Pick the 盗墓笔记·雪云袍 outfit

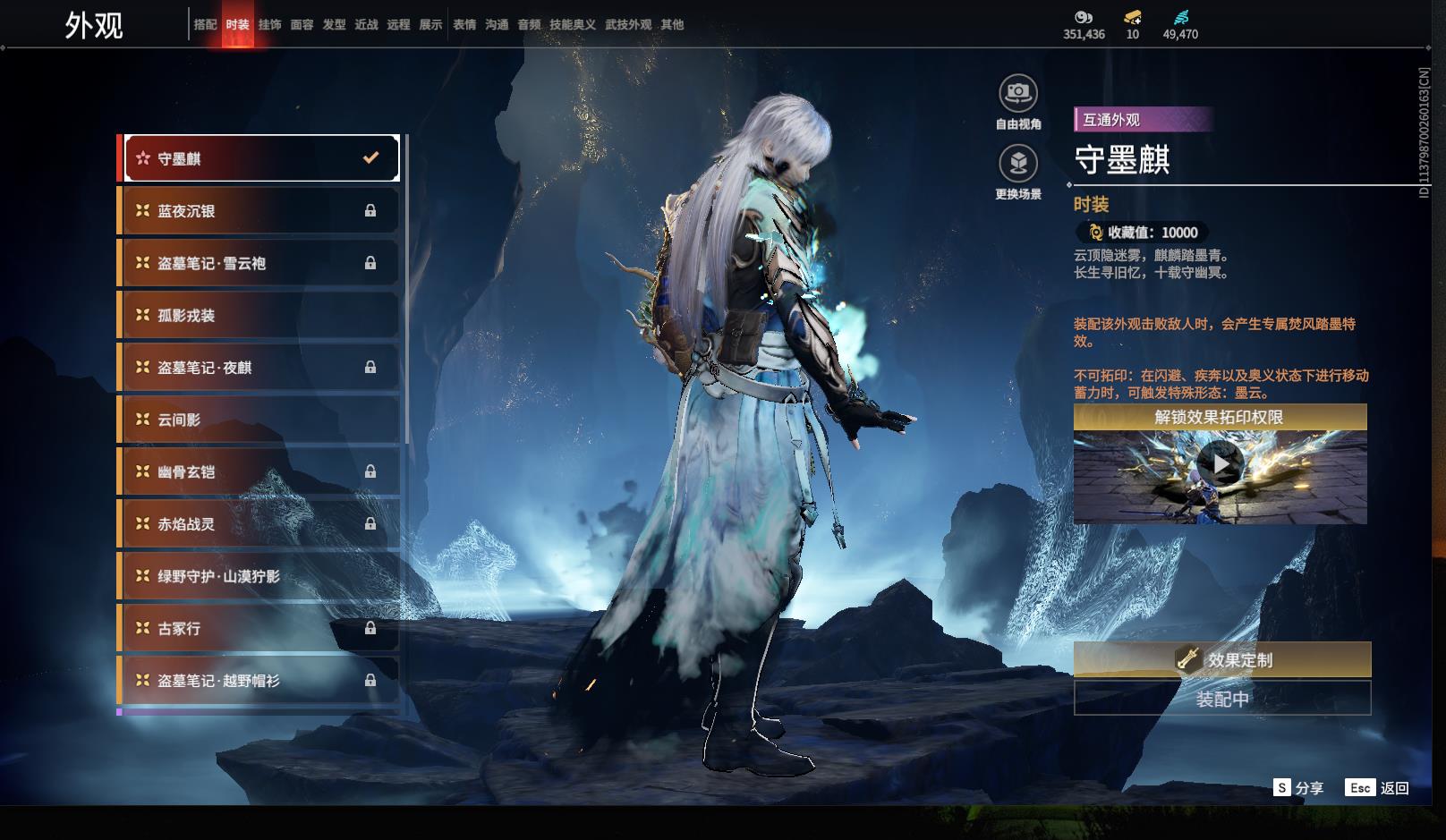[260, 263]
